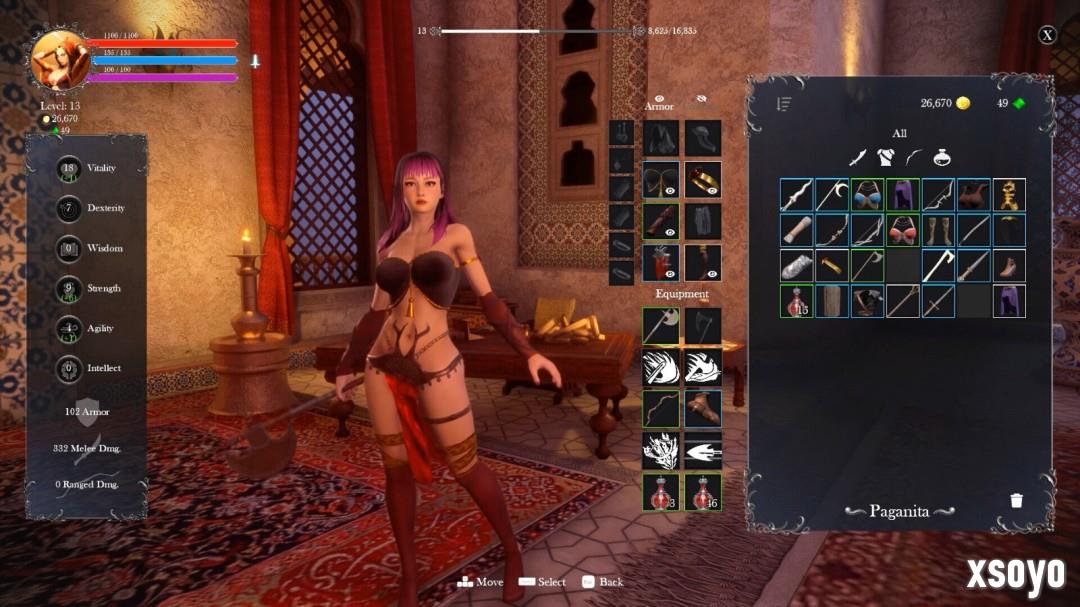Viewport: 1080px width, 607px height.
Task: Select the red potion stack of 15
Action: pos(797,301)
